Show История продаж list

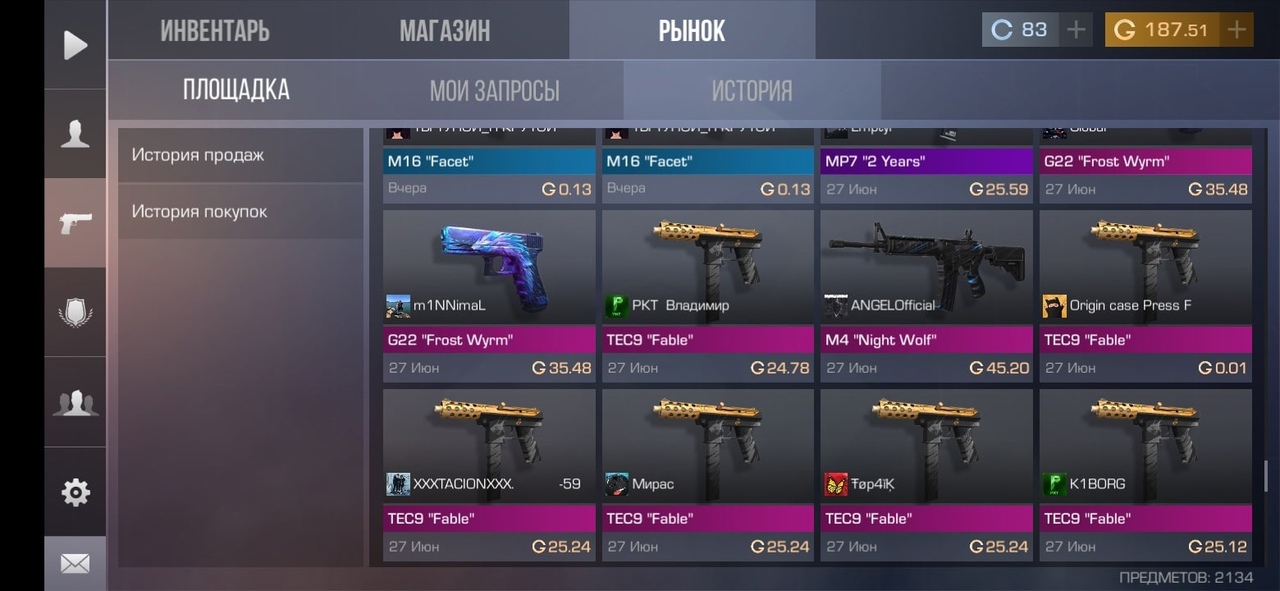click(x=240, y=155)
